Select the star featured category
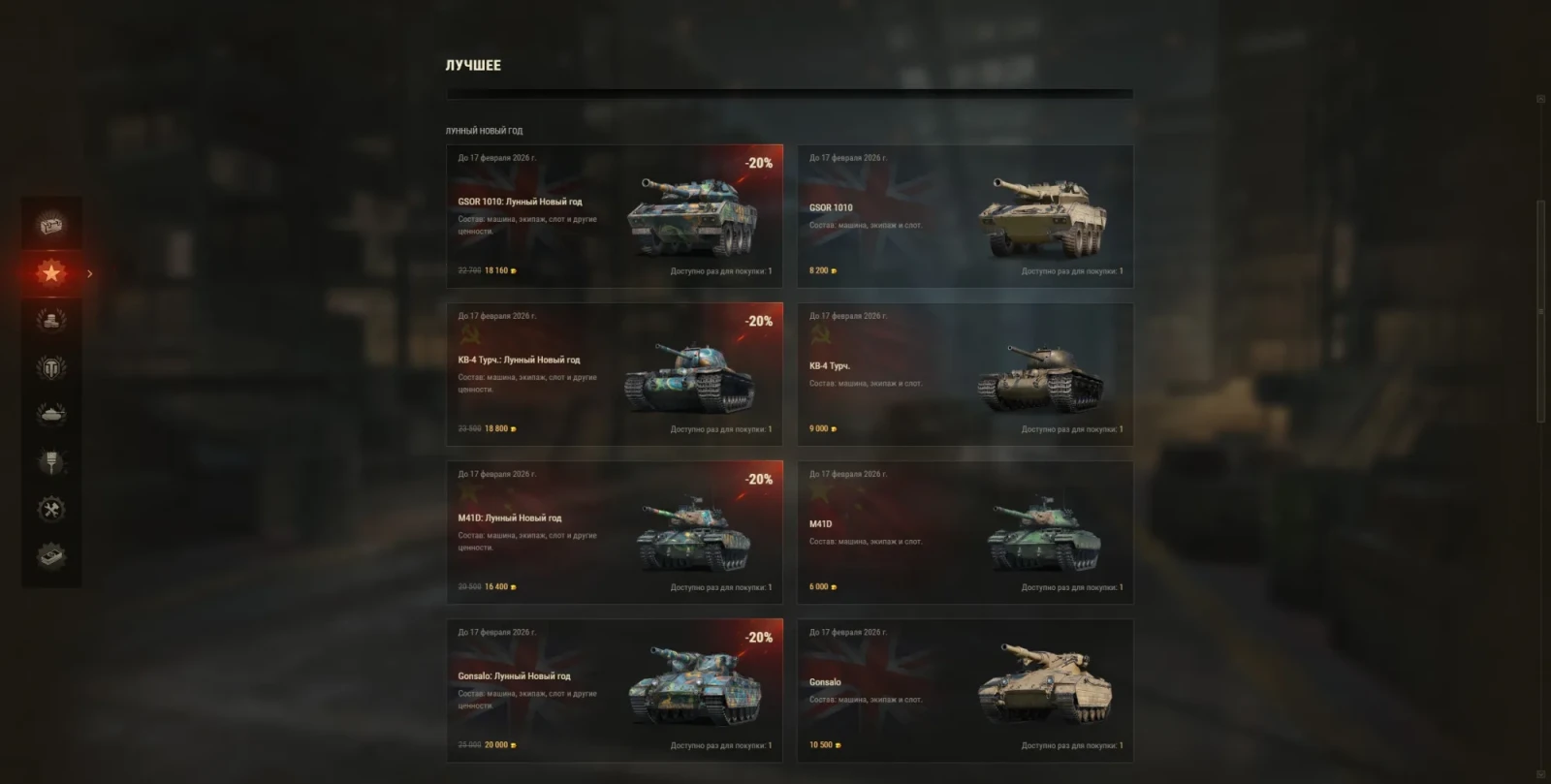The height and width of the screenshot is (784, 1551). [51, 273]
